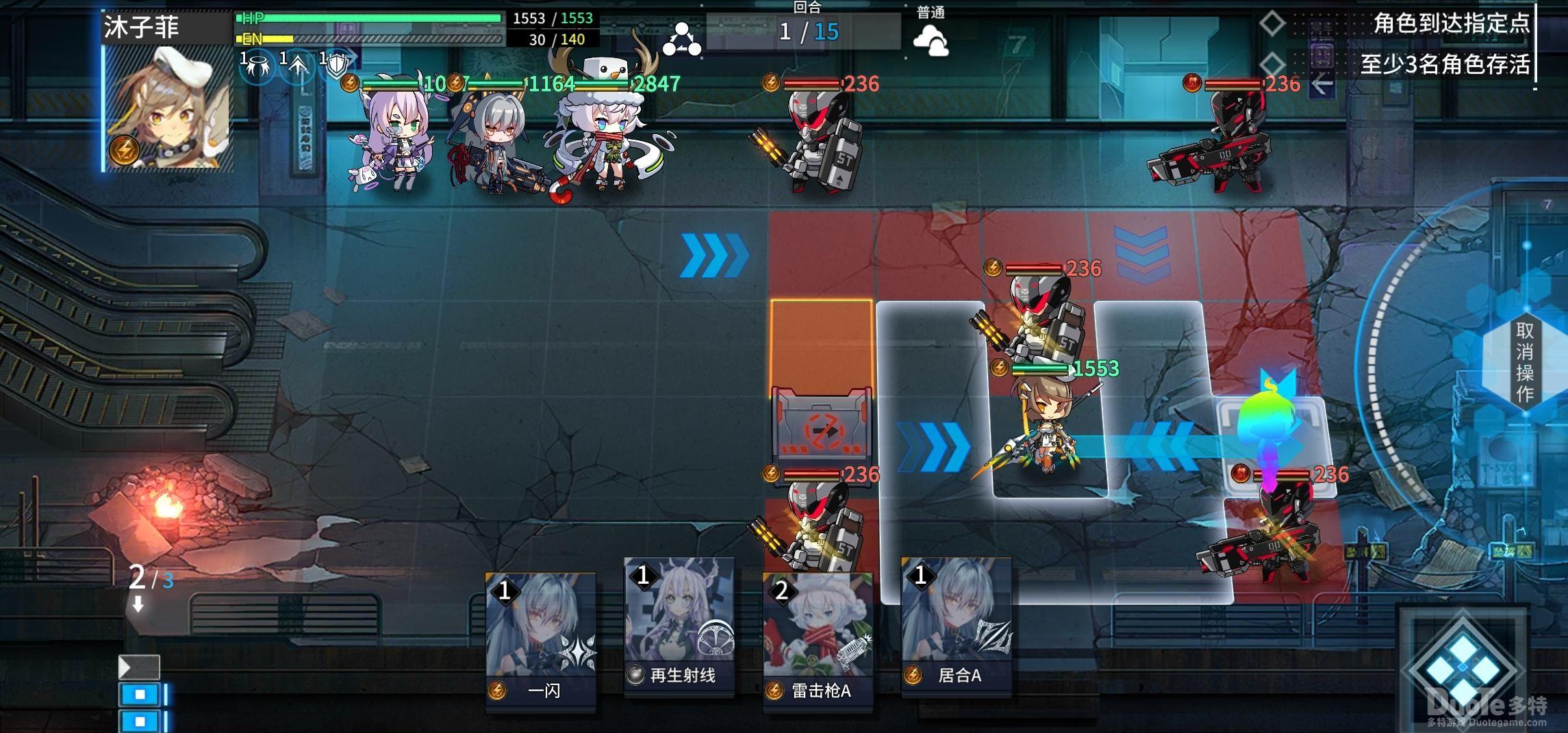
Task: Open 沐子菲's character portrait
Action: click(x=168, y=108)
